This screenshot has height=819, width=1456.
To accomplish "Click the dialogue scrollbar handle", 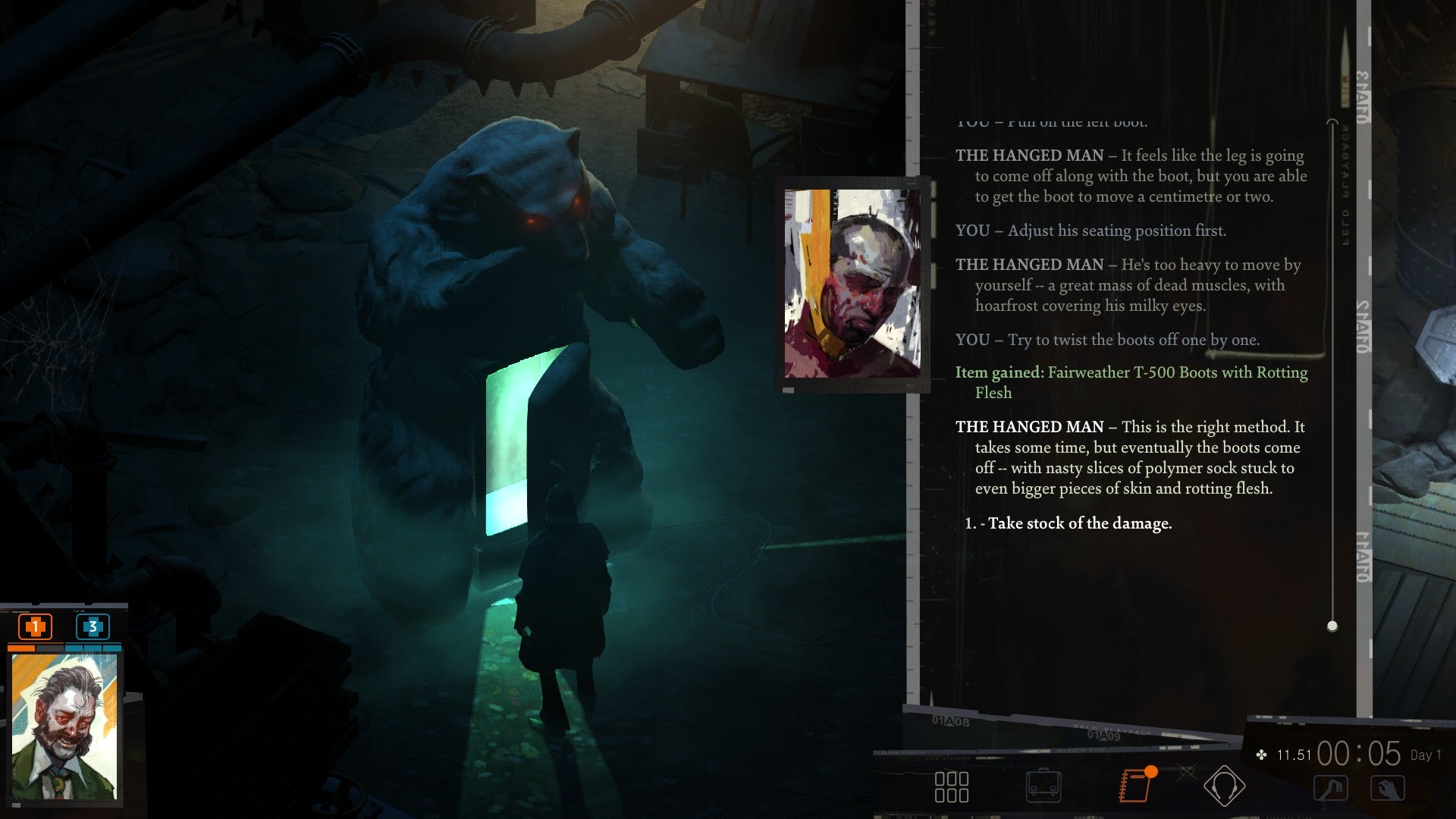I will click(1331, 625).
